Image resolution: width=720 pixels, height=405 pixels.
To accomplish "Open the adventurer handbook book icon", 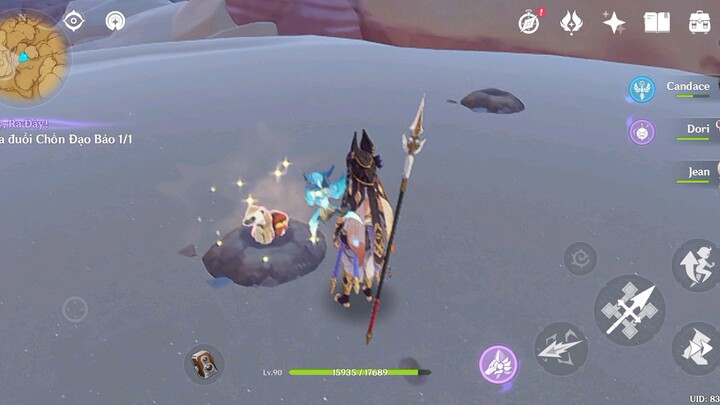I will point(656,22).
